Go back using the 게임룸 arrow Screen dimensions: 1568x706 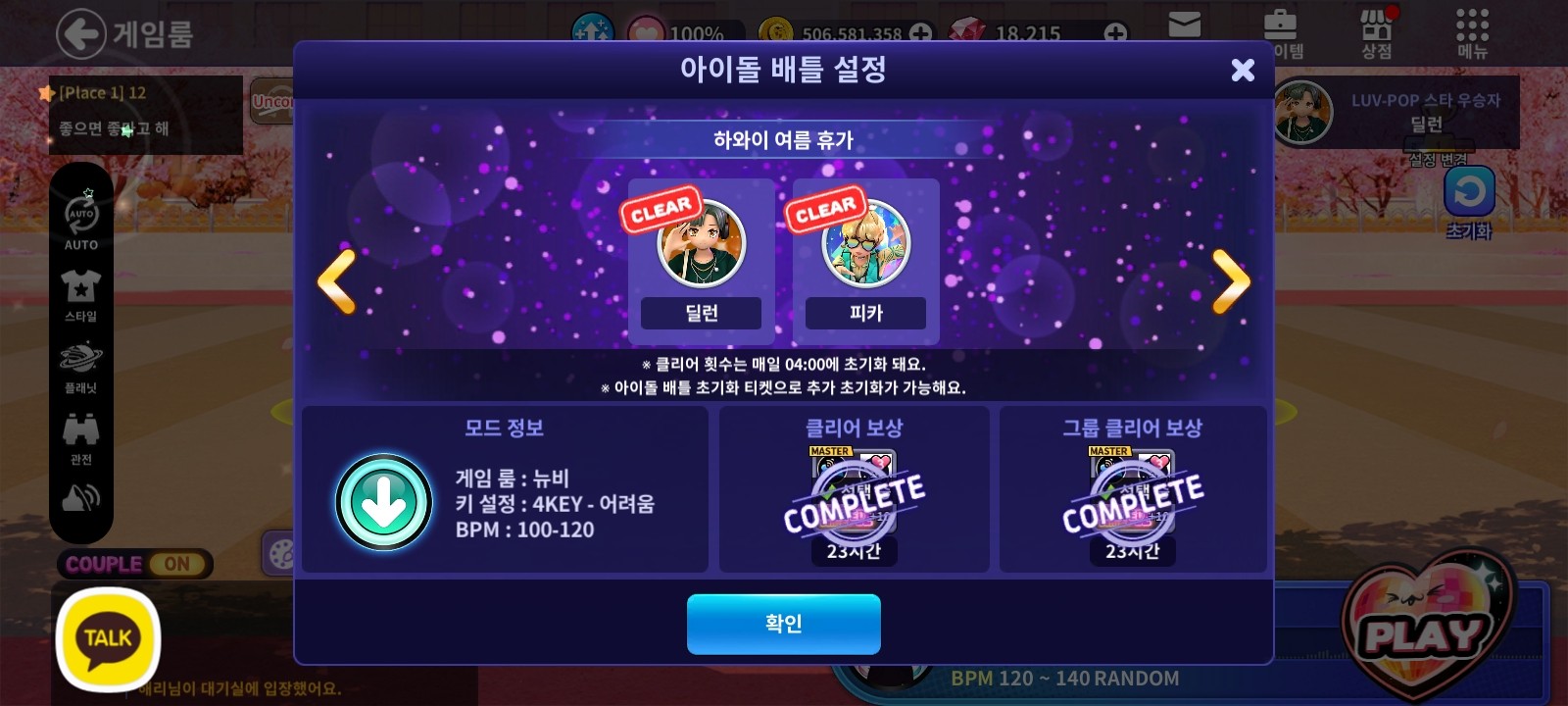click(x=80, y=34)
